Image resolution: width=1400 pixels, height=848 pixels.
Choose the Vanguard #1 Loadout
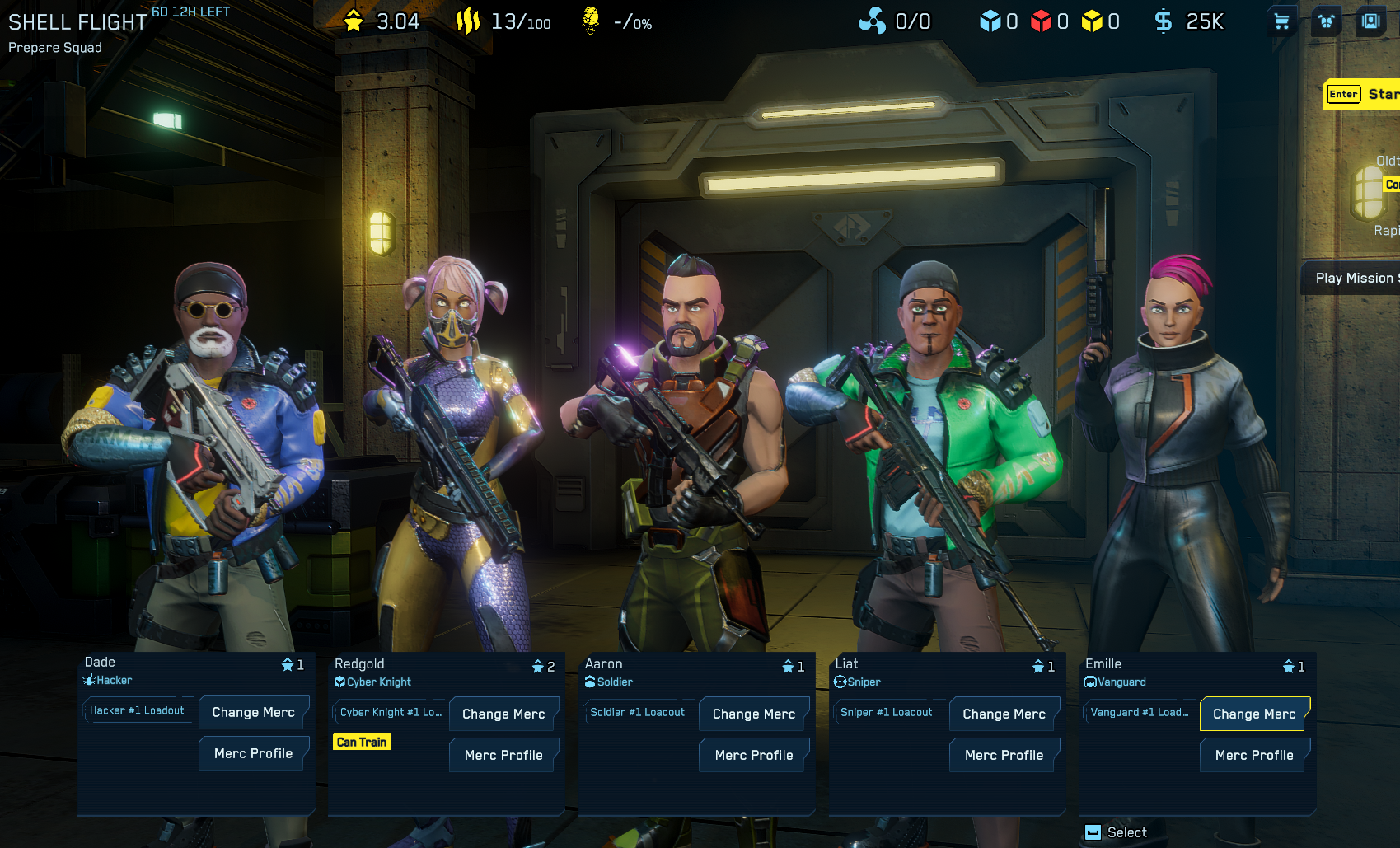1139,712
